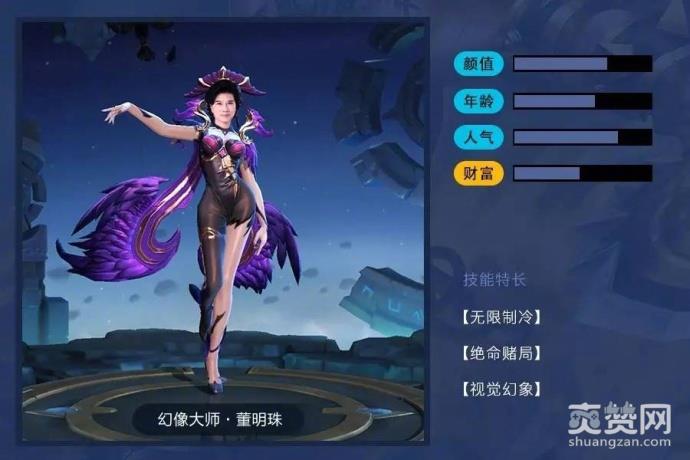Select the 年龄 stat label

pos(479,101)
